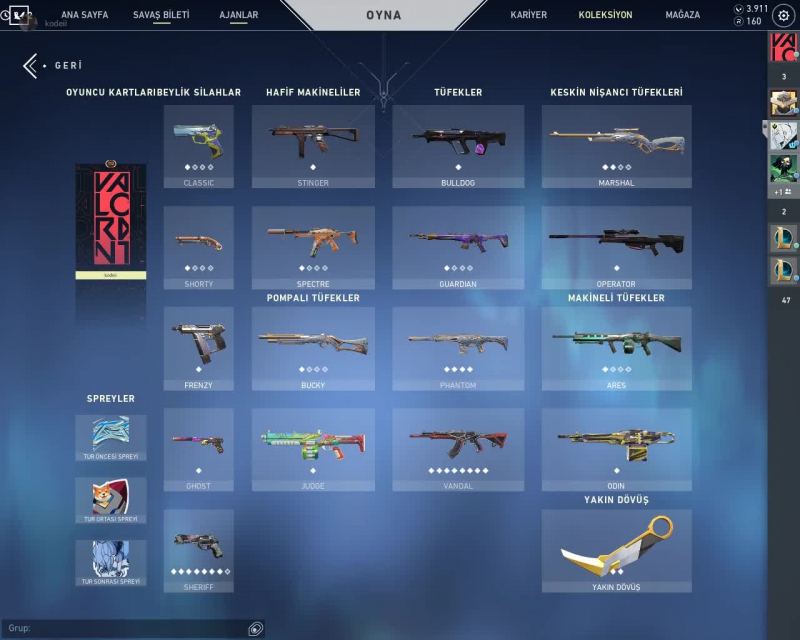Select the Spectre SMG tile
Screen dimensions: 800x640
tap(313, 247)
